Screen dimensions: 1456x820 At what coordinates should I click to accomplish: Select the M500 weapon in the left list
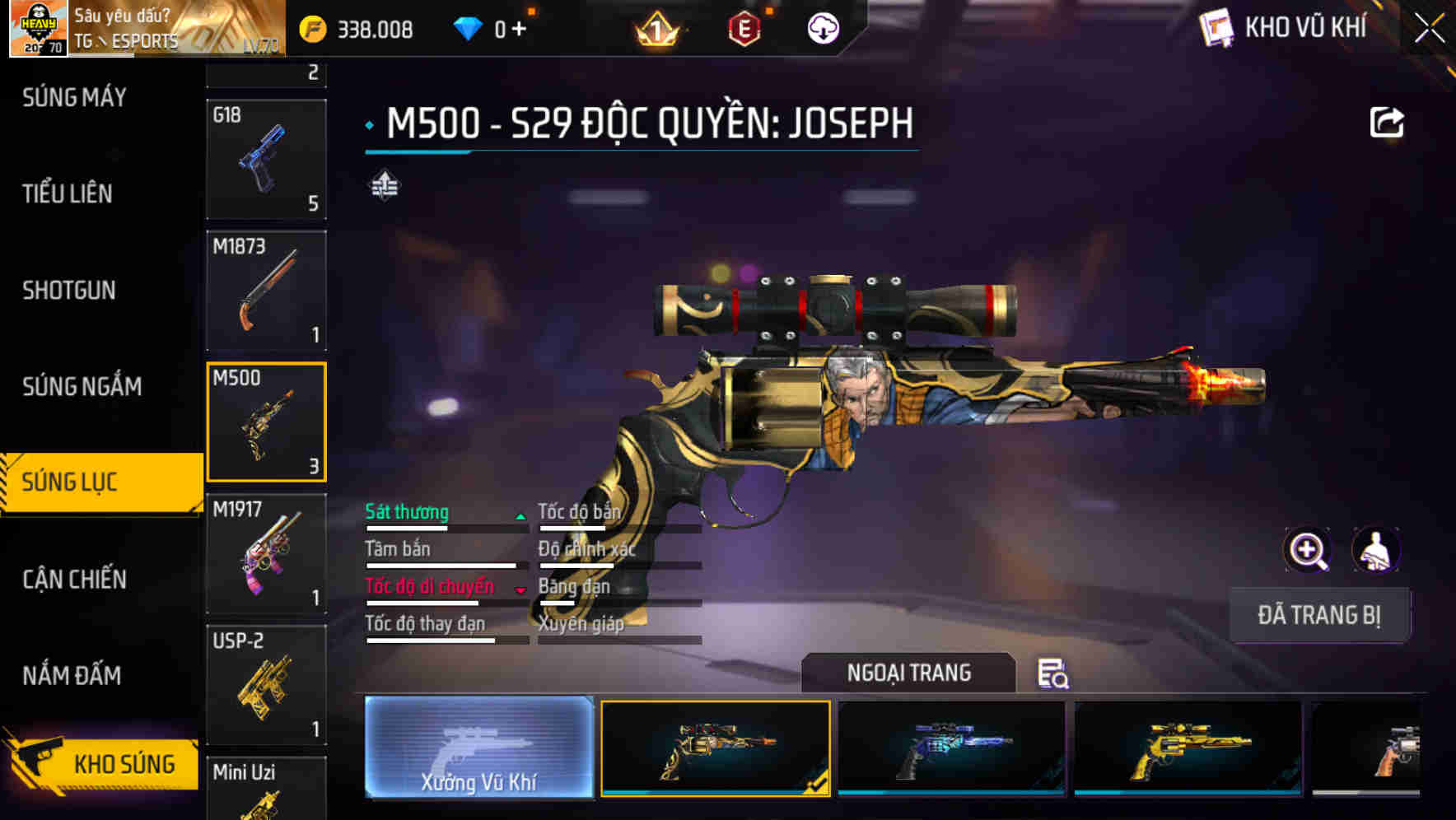(266, 422)
